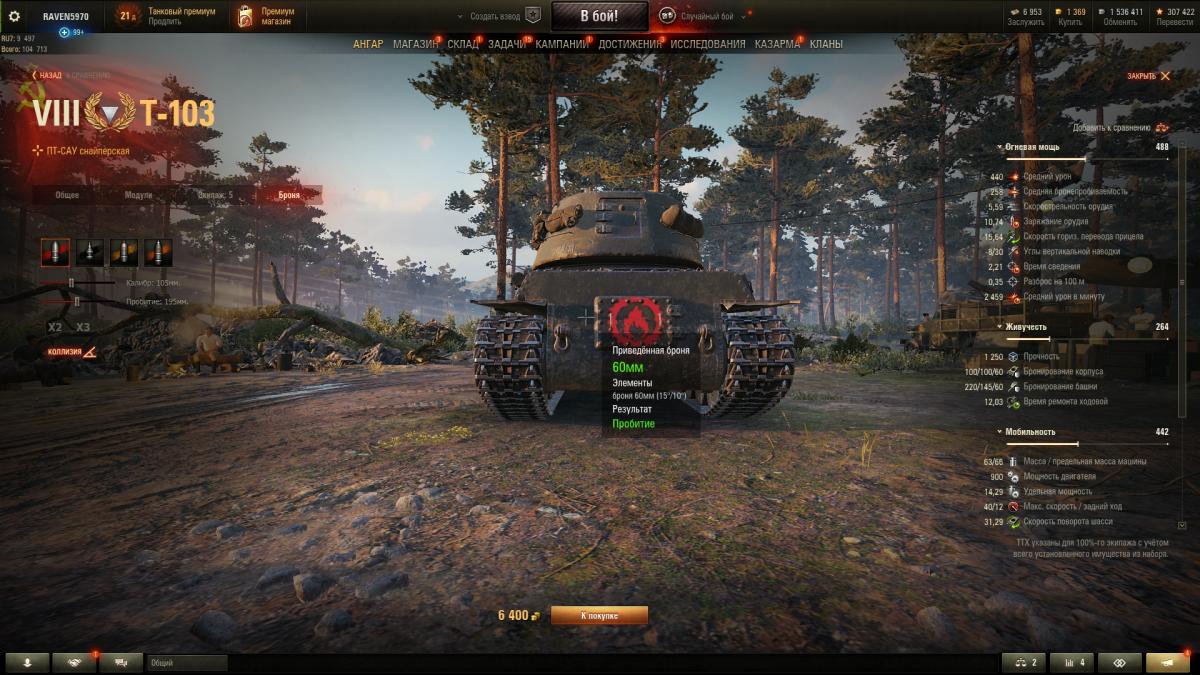Start battle with the «В бой!» button

tap(599, 16)
